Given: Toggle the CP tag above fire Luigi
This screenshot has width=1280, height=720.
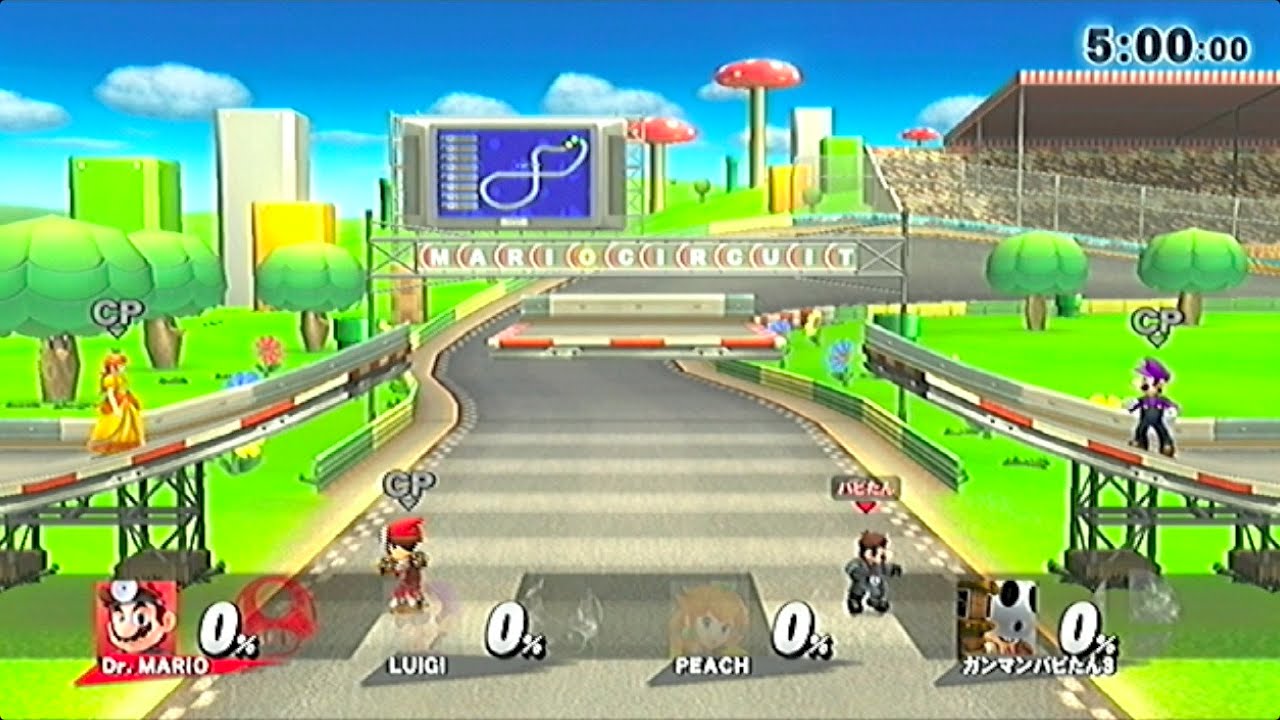Looking at the screenshot, I should pyautogui.click(x=411, y=484).
